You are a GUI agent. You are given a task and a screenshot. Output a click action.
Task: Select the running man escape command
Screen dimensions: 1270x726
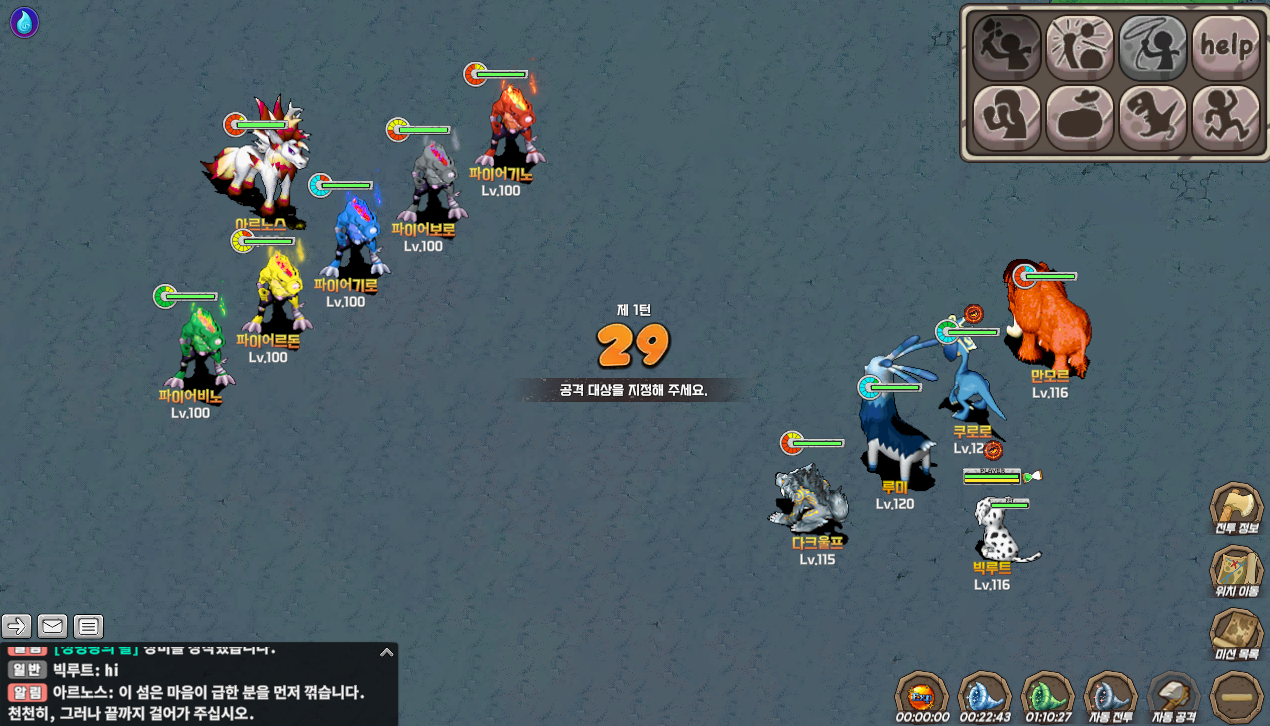pyautogui.click(x=1226, y=117)
